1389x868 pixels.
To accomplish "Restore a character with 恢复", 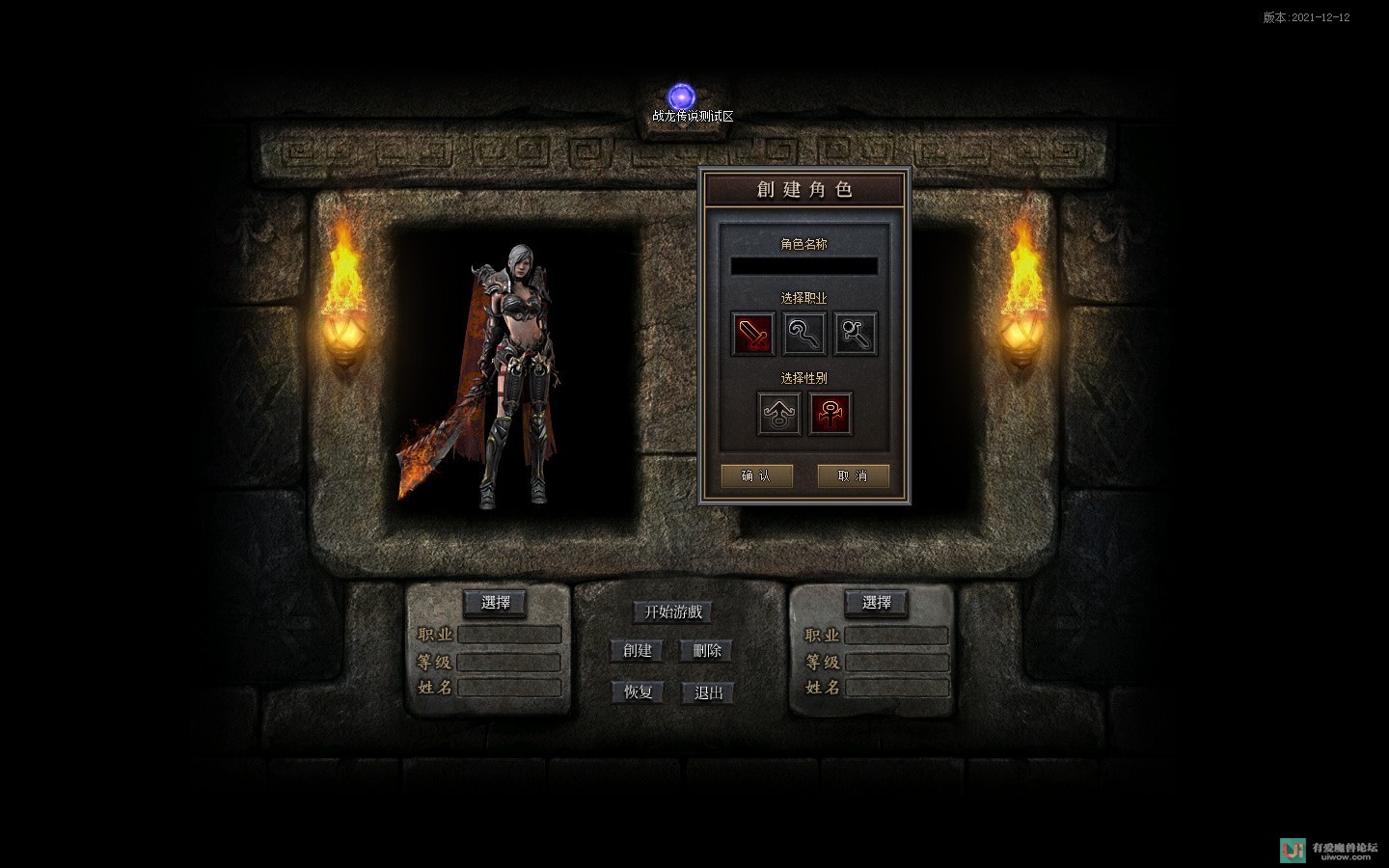I will click(638, 692).
